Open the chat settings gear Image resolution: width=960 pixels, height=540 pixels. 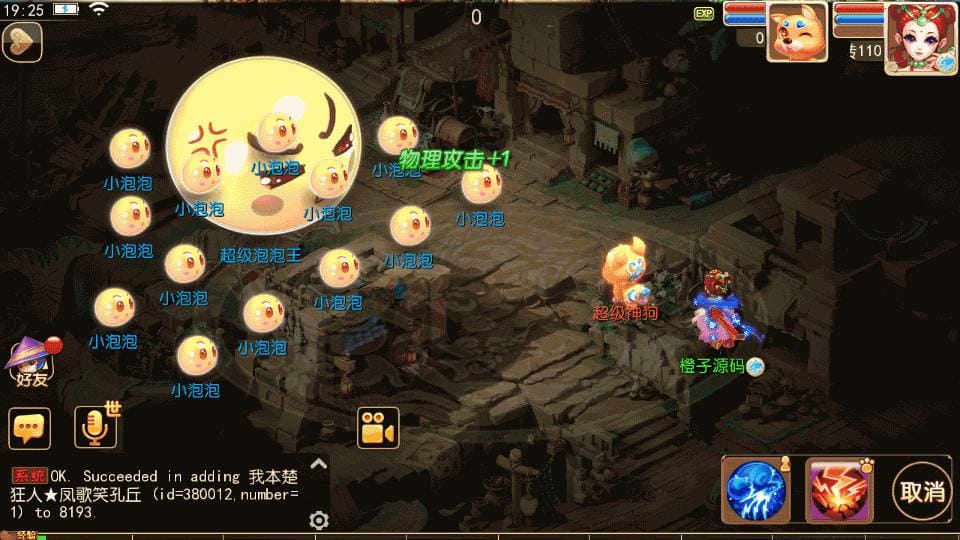coord(319,520)
